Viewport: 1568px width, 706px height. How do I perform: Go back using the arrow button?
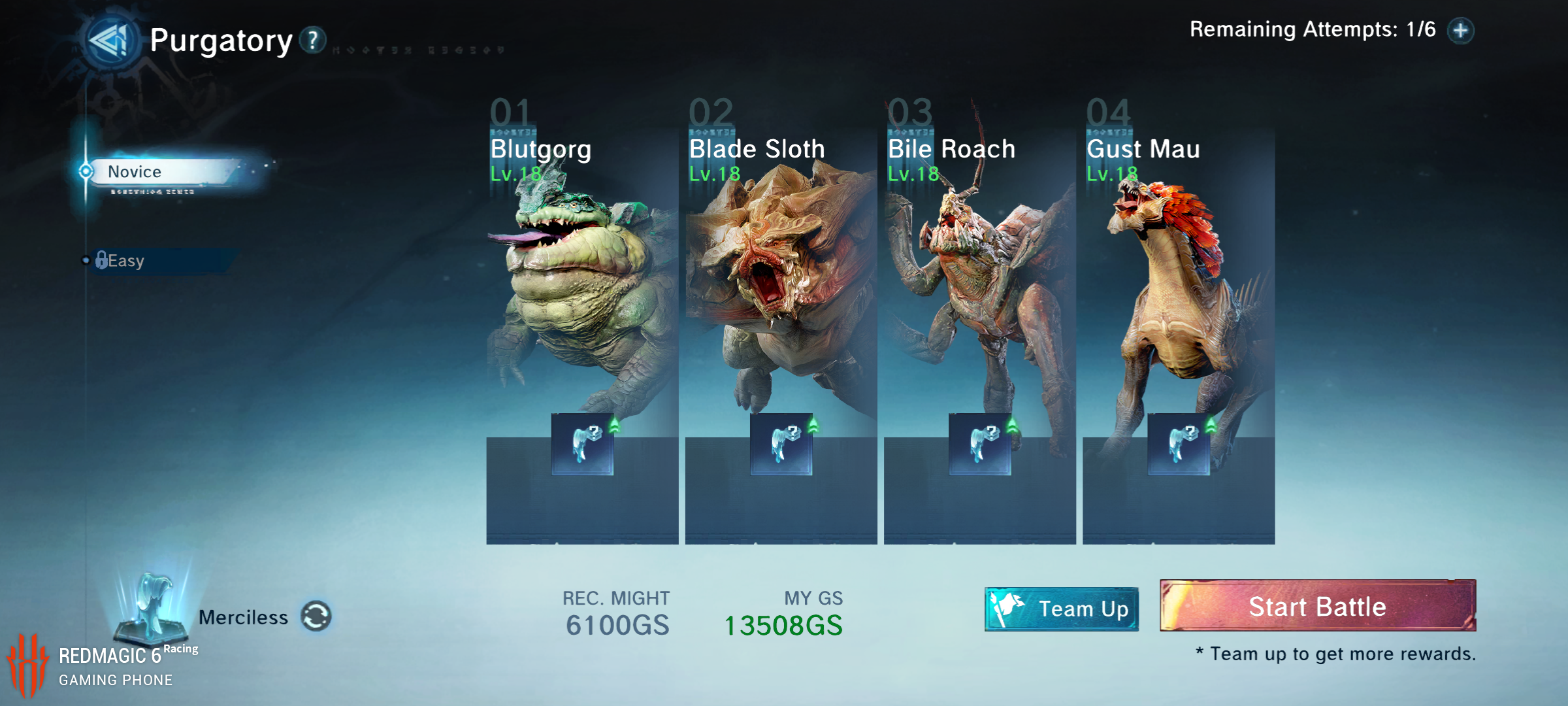[x=111, y=41]
